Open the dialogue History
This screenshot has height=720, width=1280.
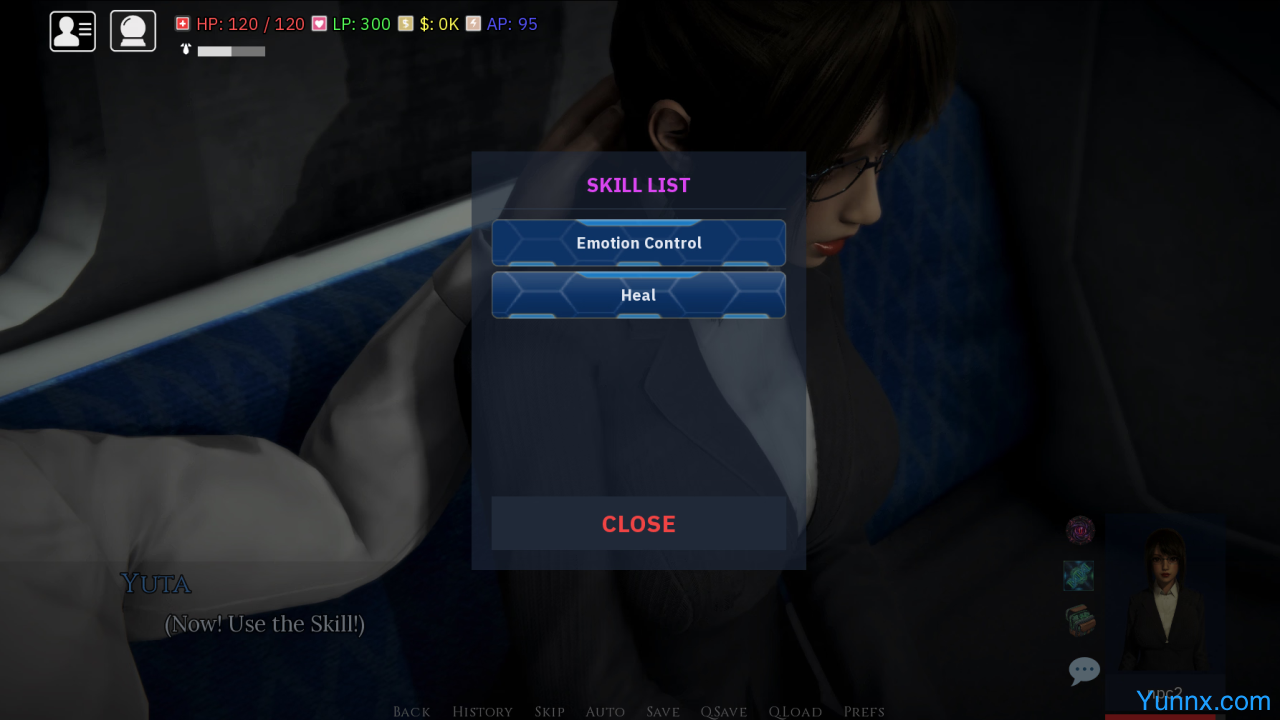coord(482,711)
